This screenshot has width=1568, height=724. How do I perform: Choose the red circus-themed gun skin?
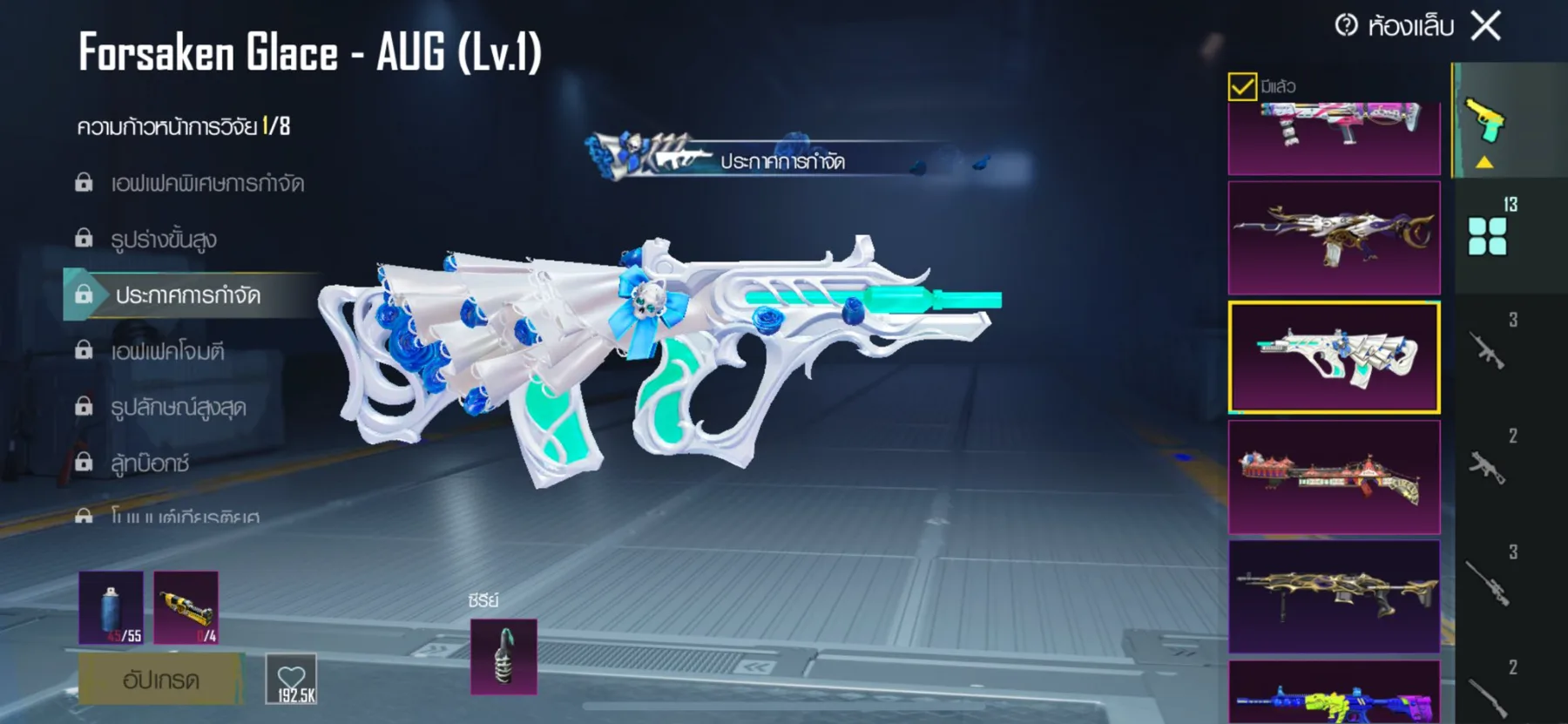click(x=1334, y=477)
